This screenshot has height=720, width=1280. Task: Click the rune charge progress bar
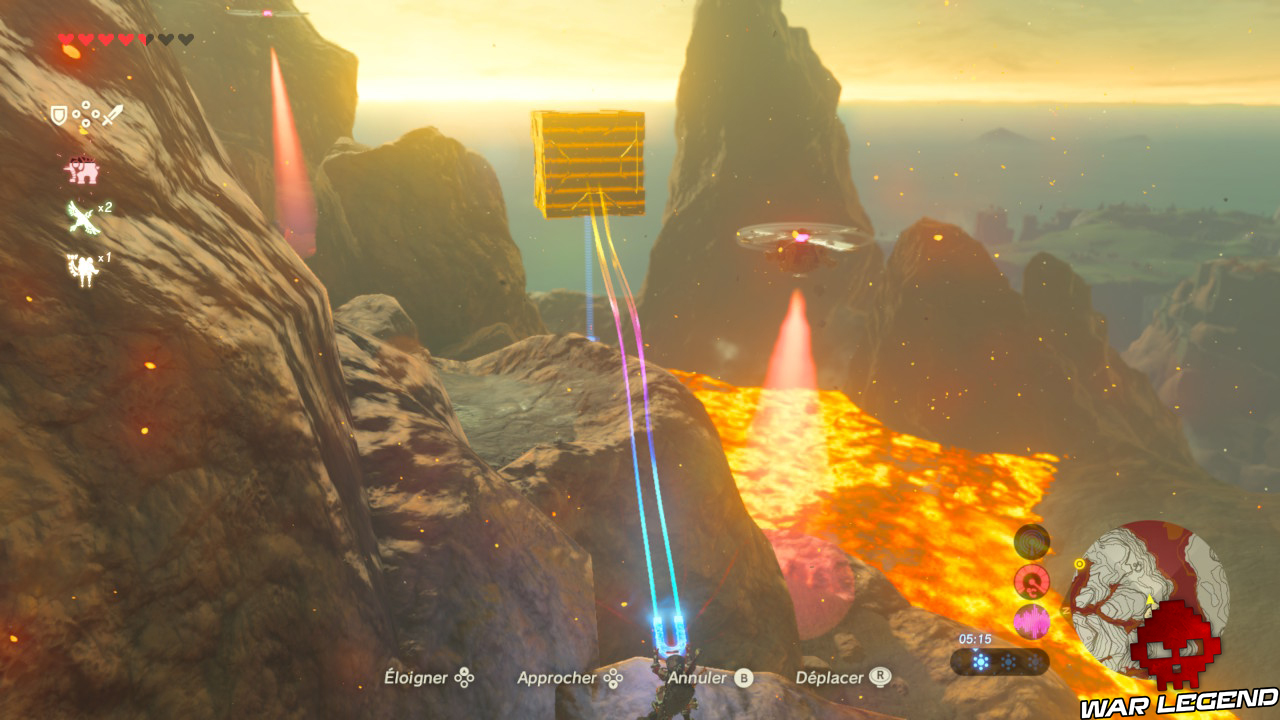[x=1000, y=662]
